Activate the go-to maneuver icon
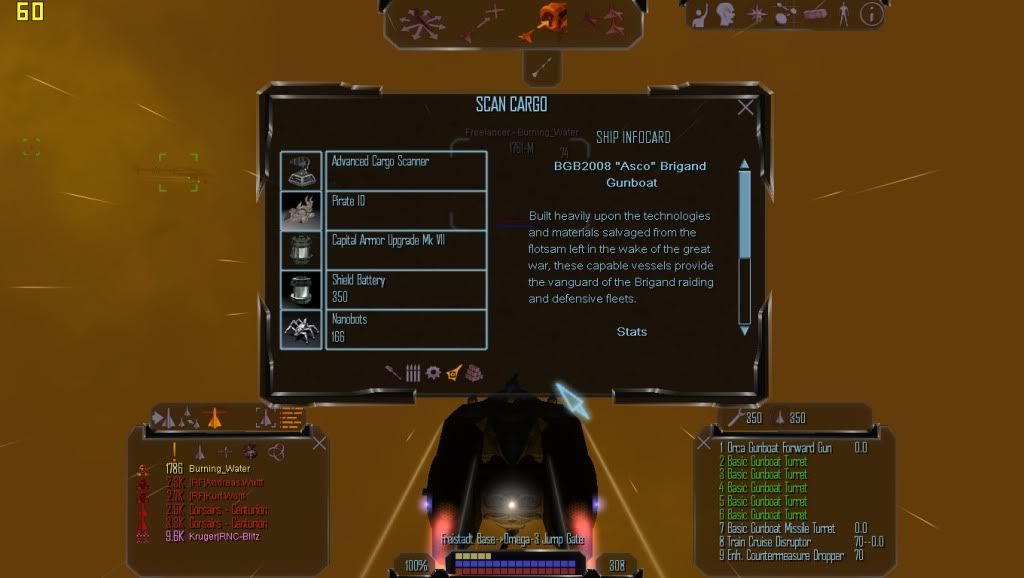The image size is (1024, 578). (482, 20)
